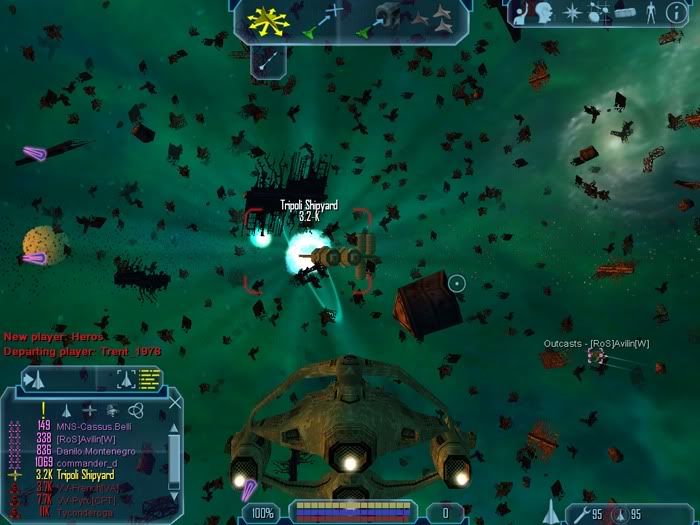Select Tripoli Shipyard in the contact list
The width and height of the screenshot is (700, 525).
pyautogui.click(x=92, y=474)
